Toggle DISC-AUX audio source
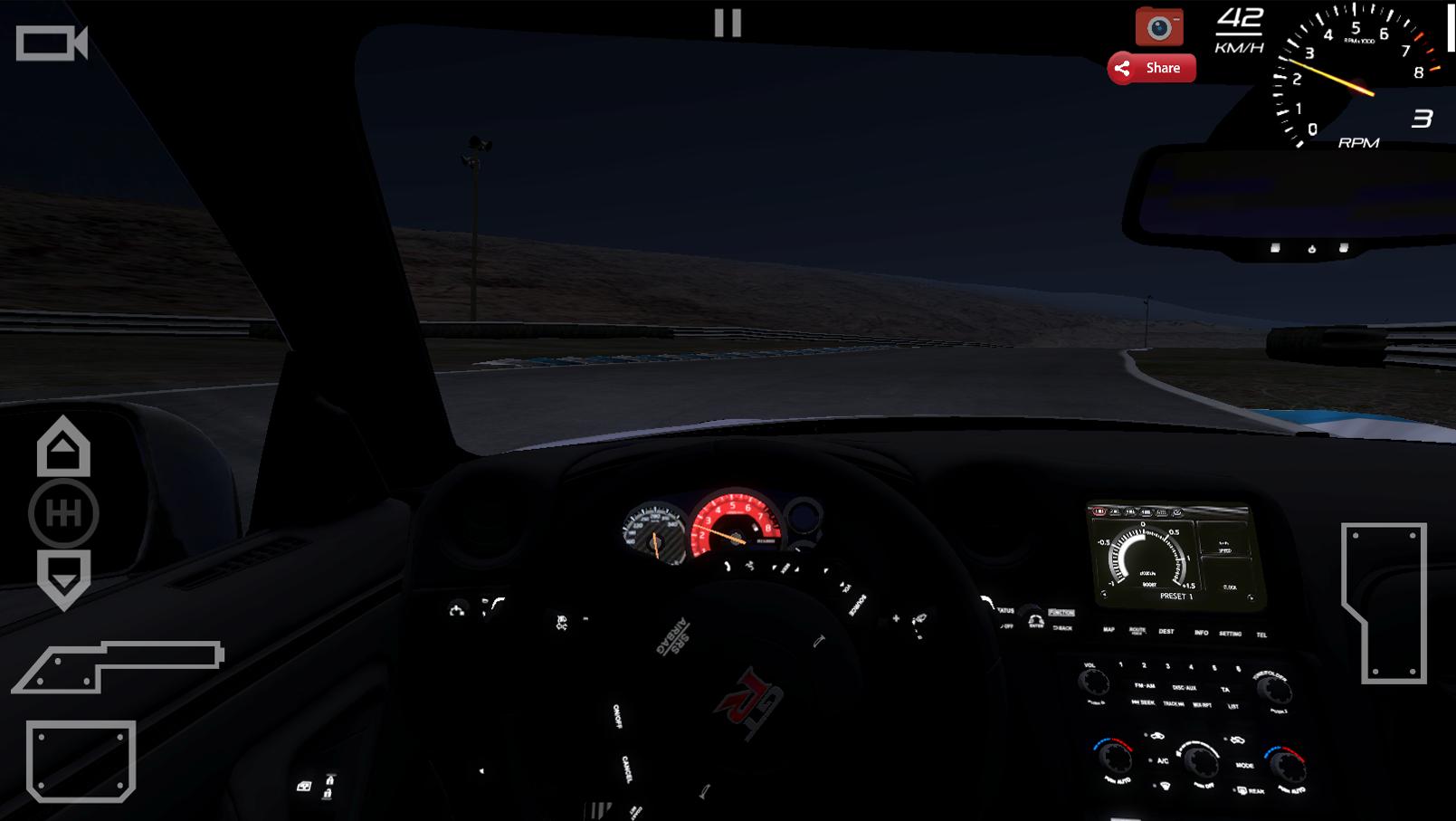Image resolution: width=1456 pixels, height=821 pixels. [x=1185, y=689]
